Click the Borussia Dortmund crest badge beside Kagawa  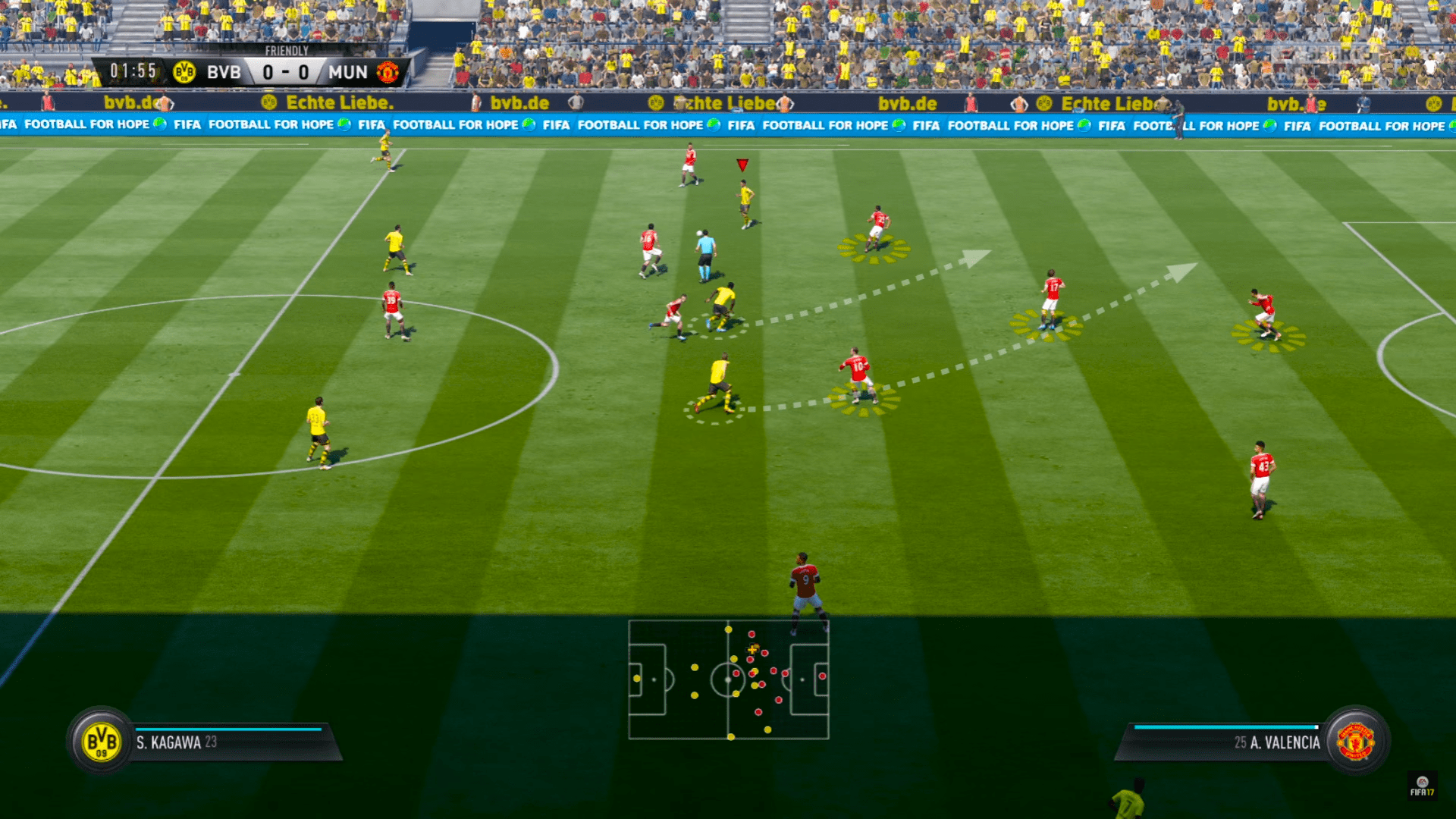click(101, 742)
